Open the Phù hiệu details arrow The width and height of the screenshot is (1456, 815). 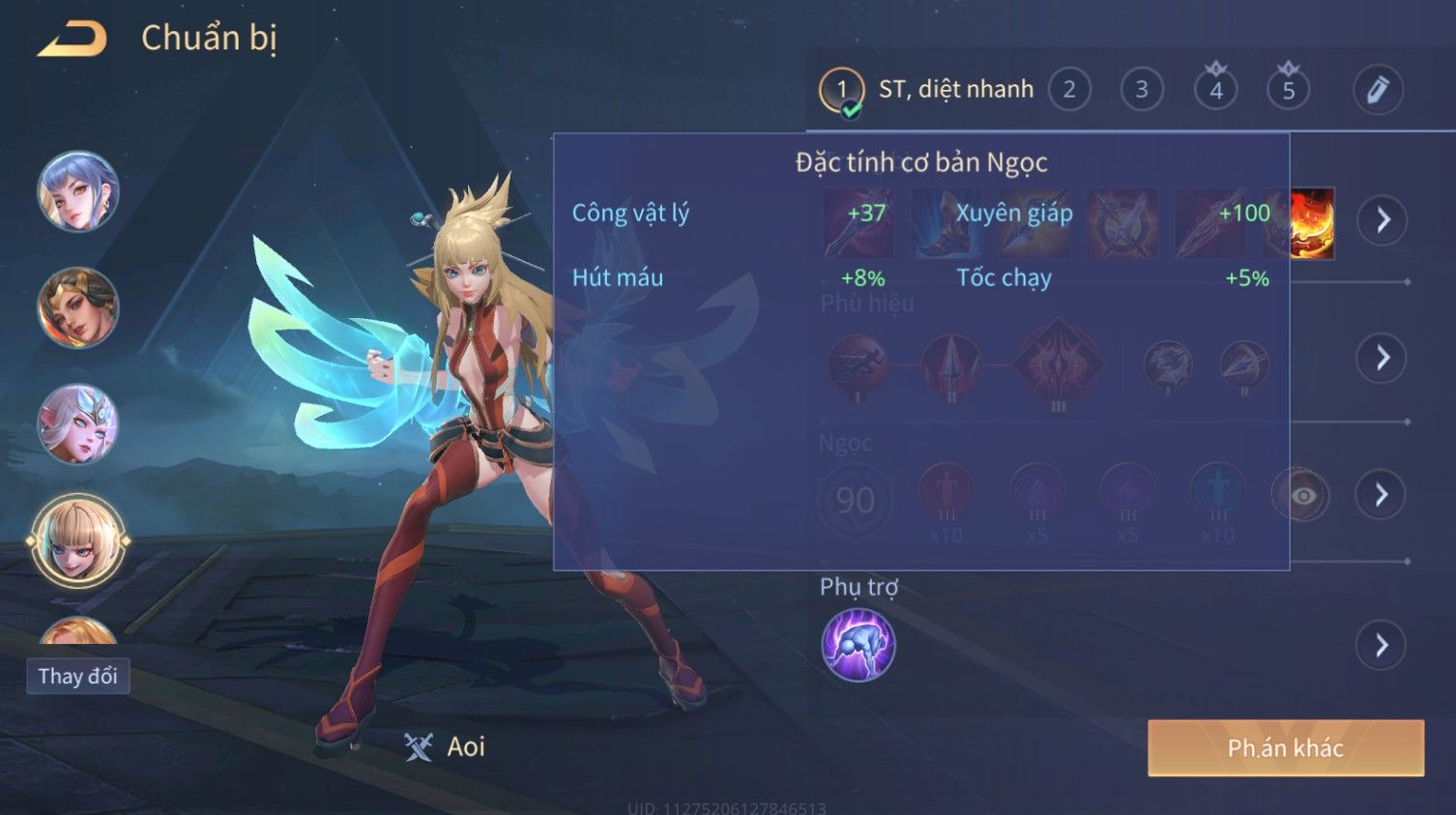coord(1382,358)
